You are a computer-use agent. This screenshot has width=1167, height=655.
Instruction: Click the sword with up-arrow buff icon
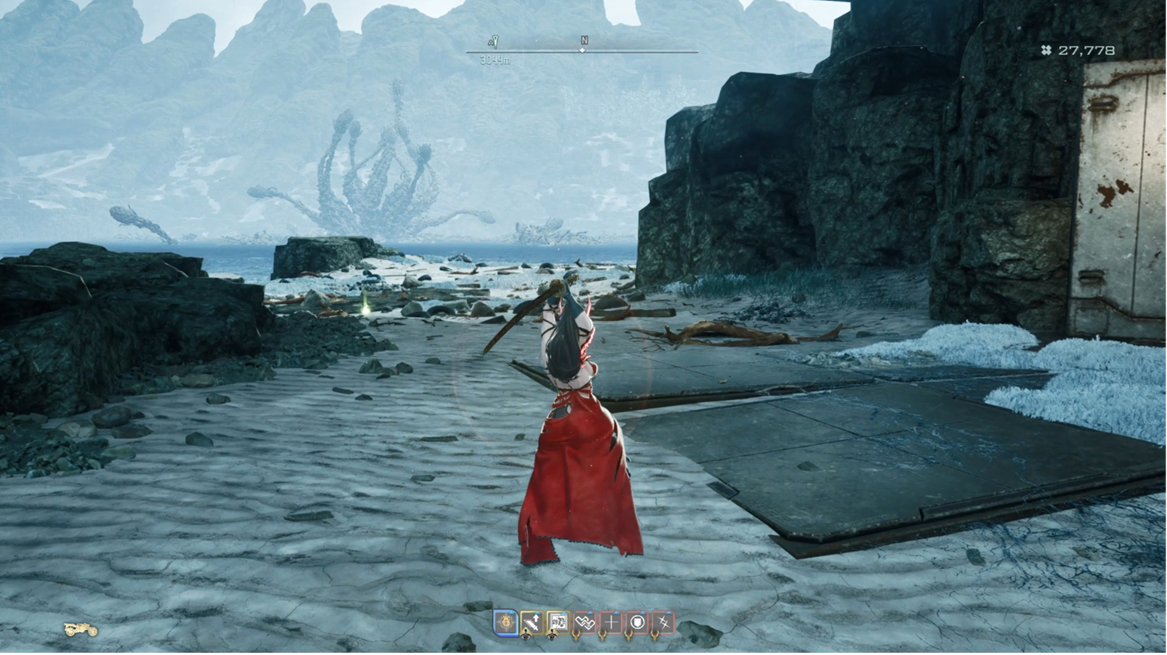[532, 623]
